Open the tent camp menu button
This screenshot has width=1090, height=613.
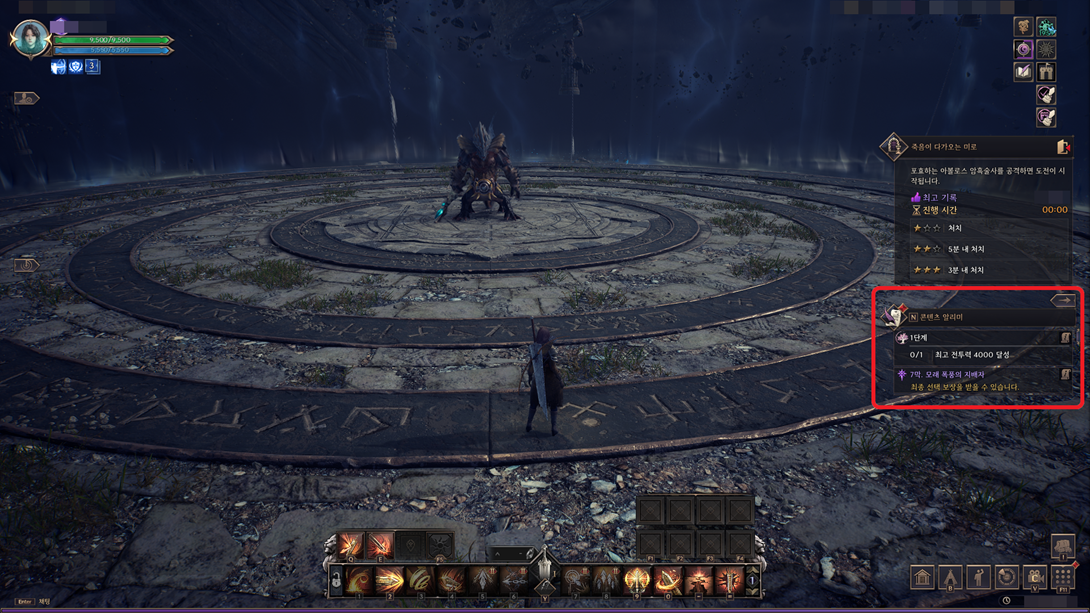[x=950, y=578]
